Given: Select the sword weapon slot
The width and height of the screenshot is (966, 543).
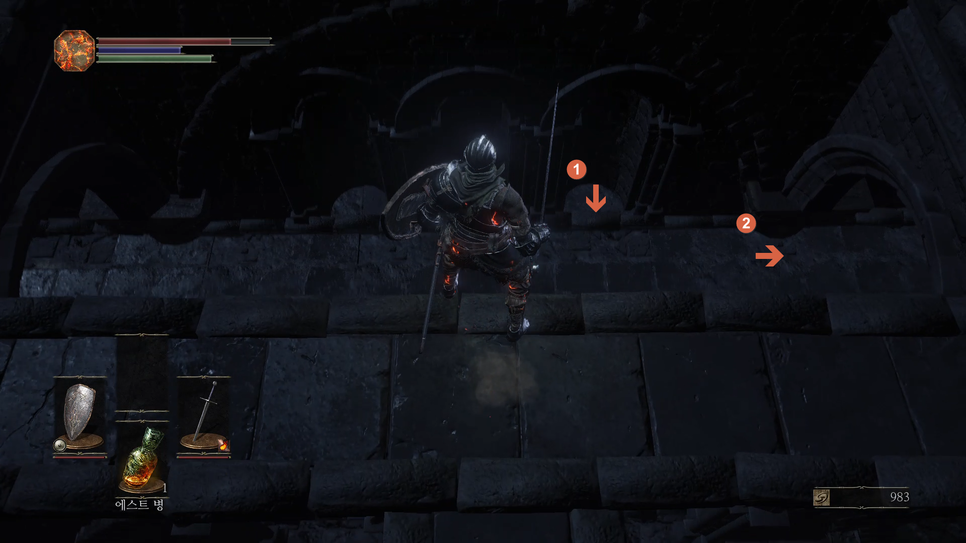Looking at the screenshot, I should tap(204, 416).
